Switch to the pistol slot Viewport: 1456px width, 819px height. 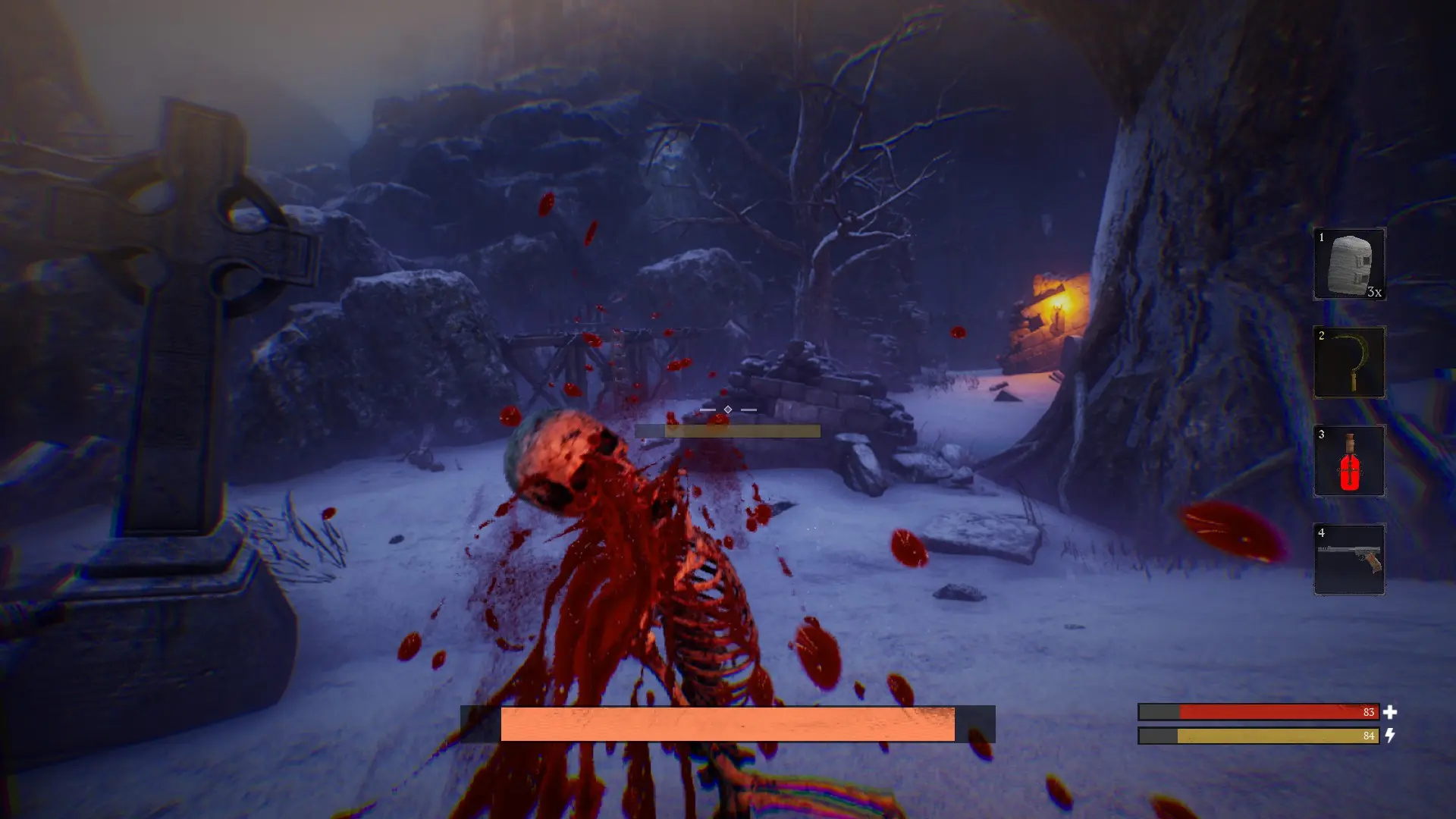1349,560
